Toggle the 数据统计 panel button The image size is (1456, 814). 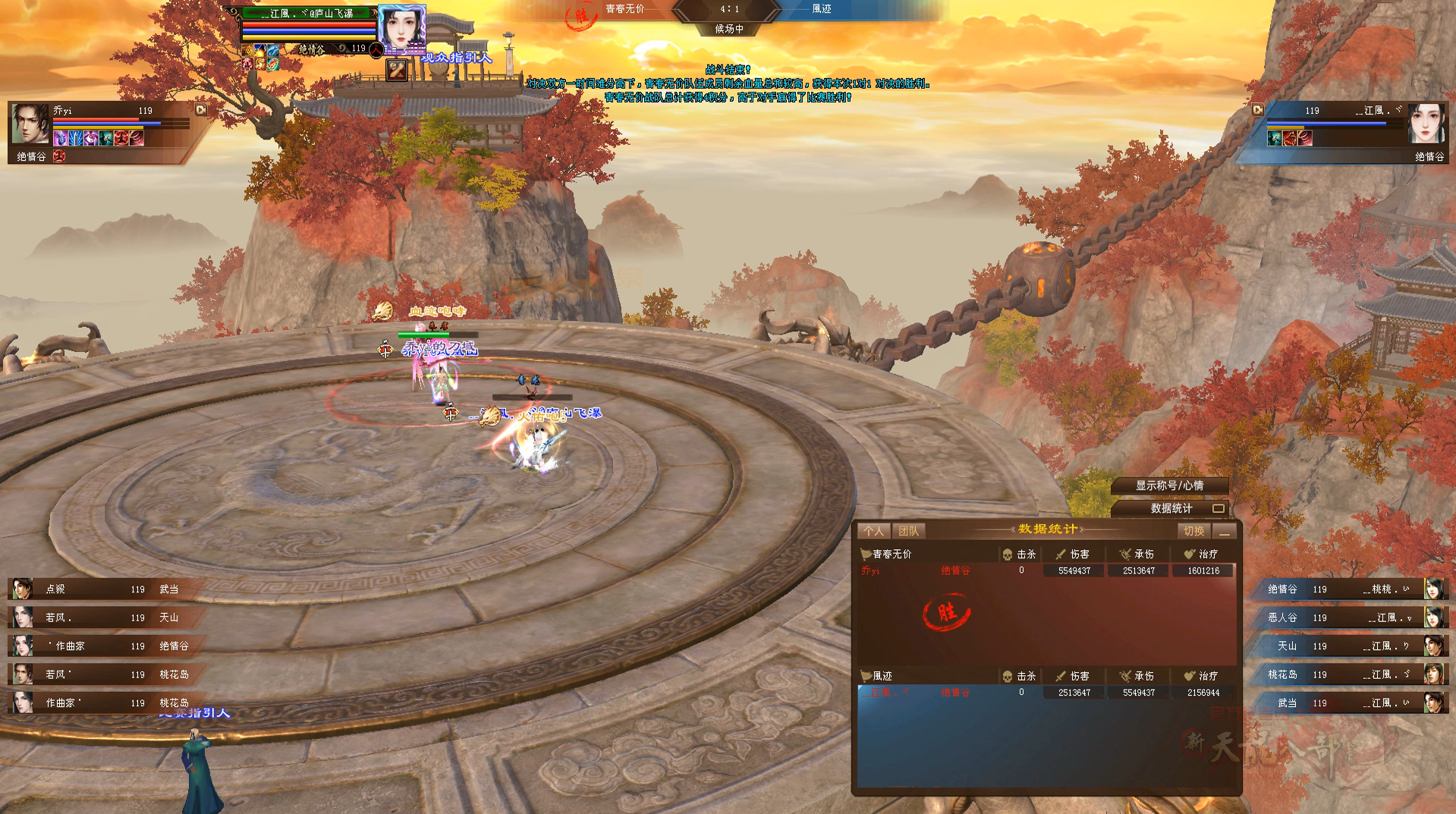pos(1171,508)
